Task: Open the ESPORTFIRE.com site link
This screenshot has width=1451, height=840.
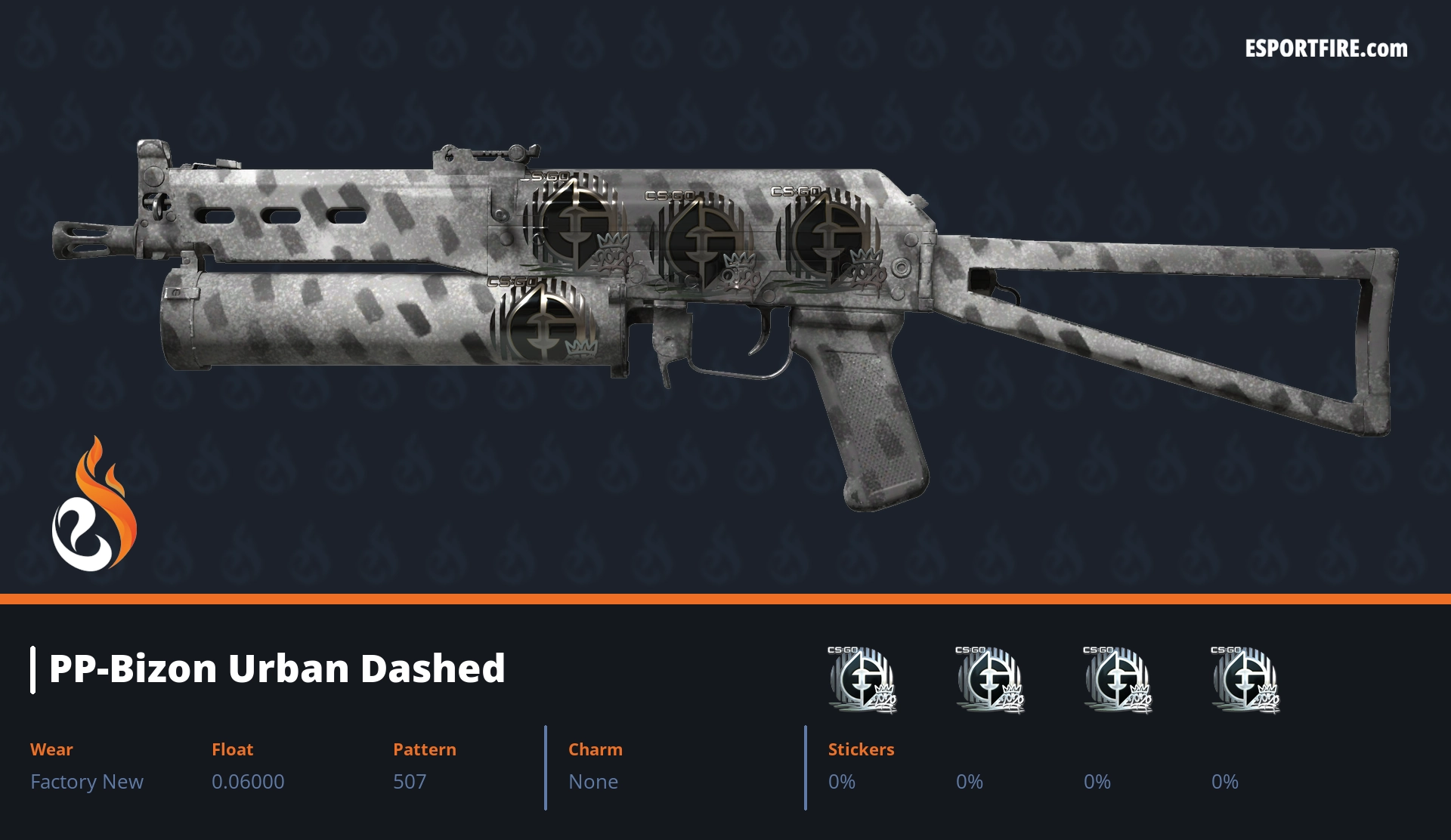Action: 1326,49
